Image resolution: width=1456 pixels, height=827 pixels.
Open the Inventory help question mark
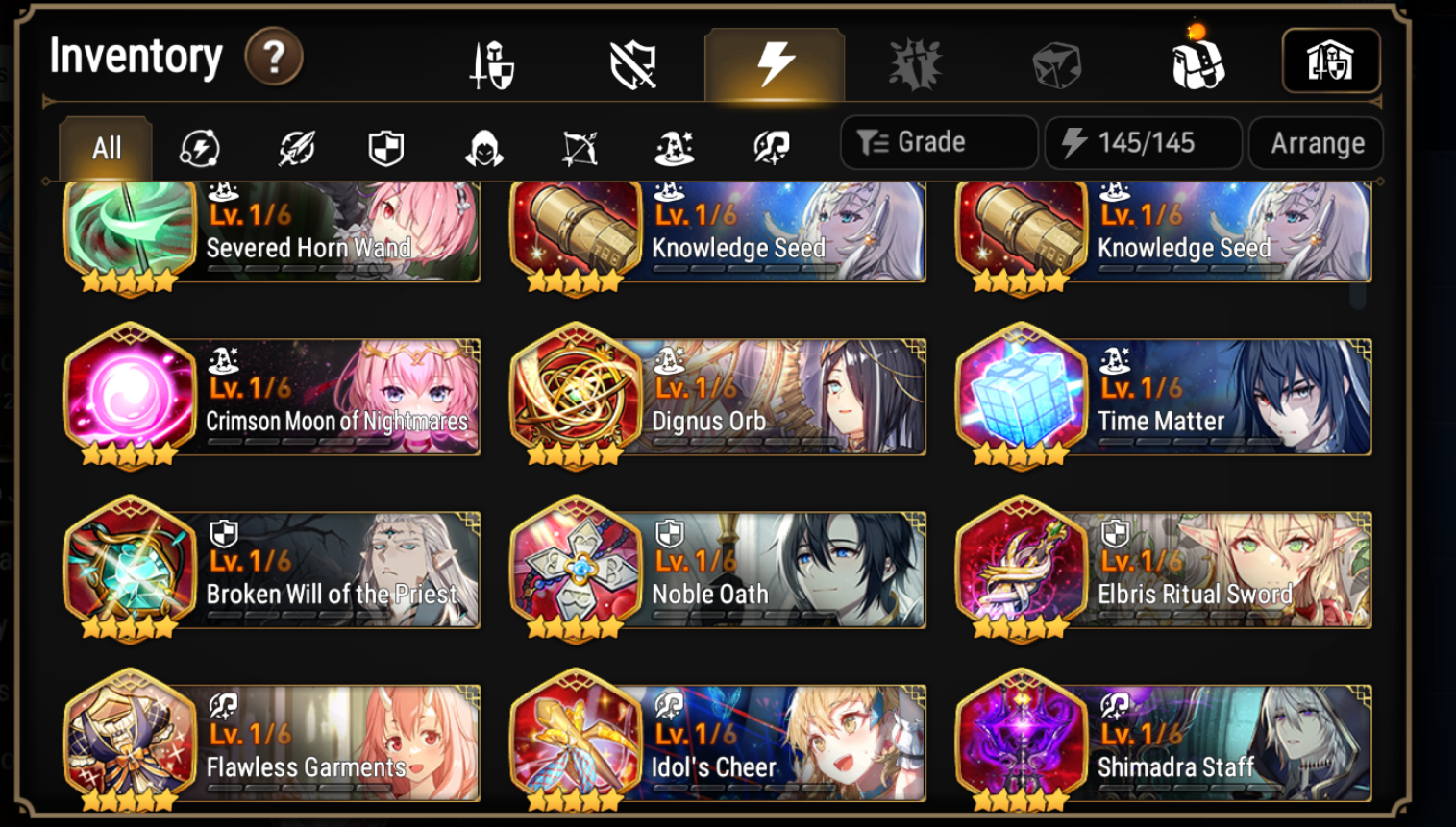tap(275, 58)
